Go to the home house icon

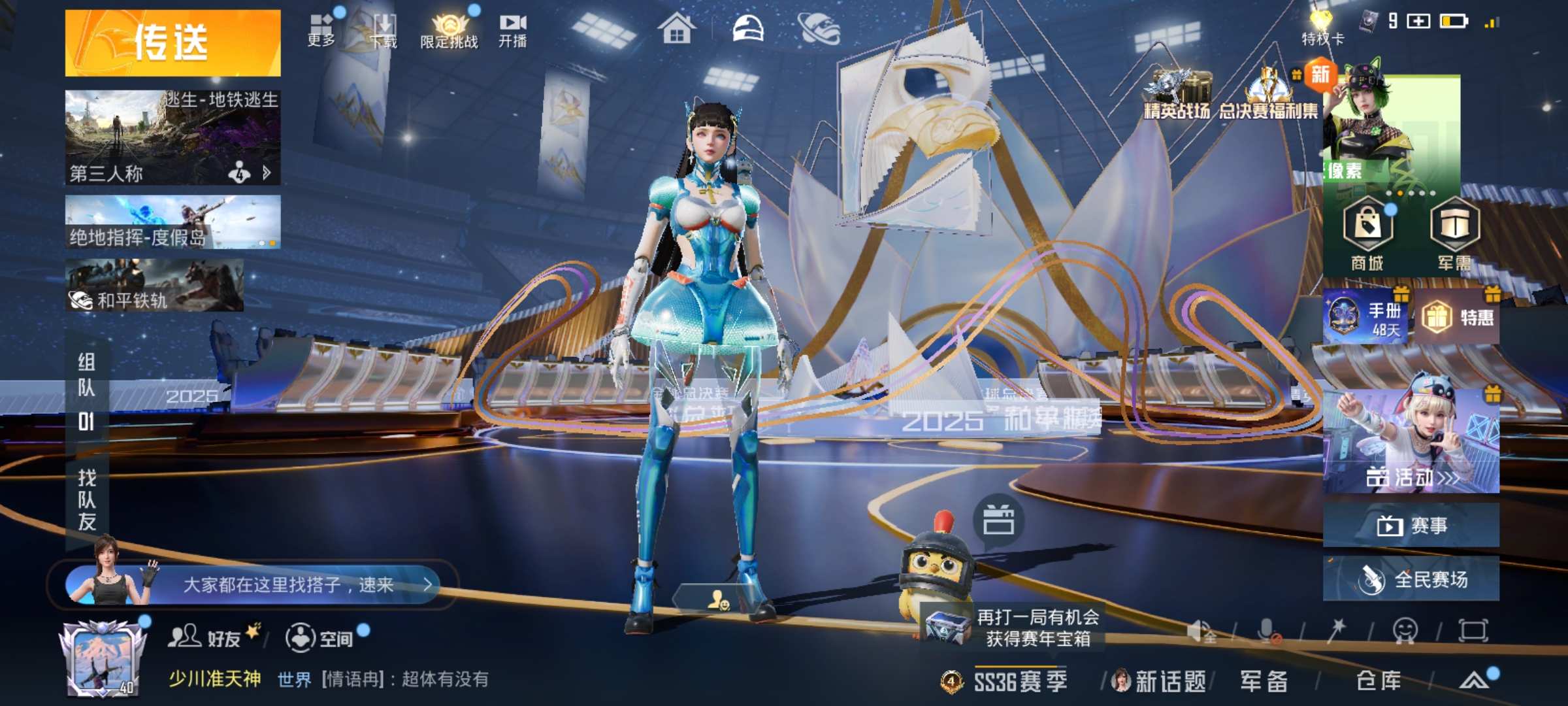[676, 29]
